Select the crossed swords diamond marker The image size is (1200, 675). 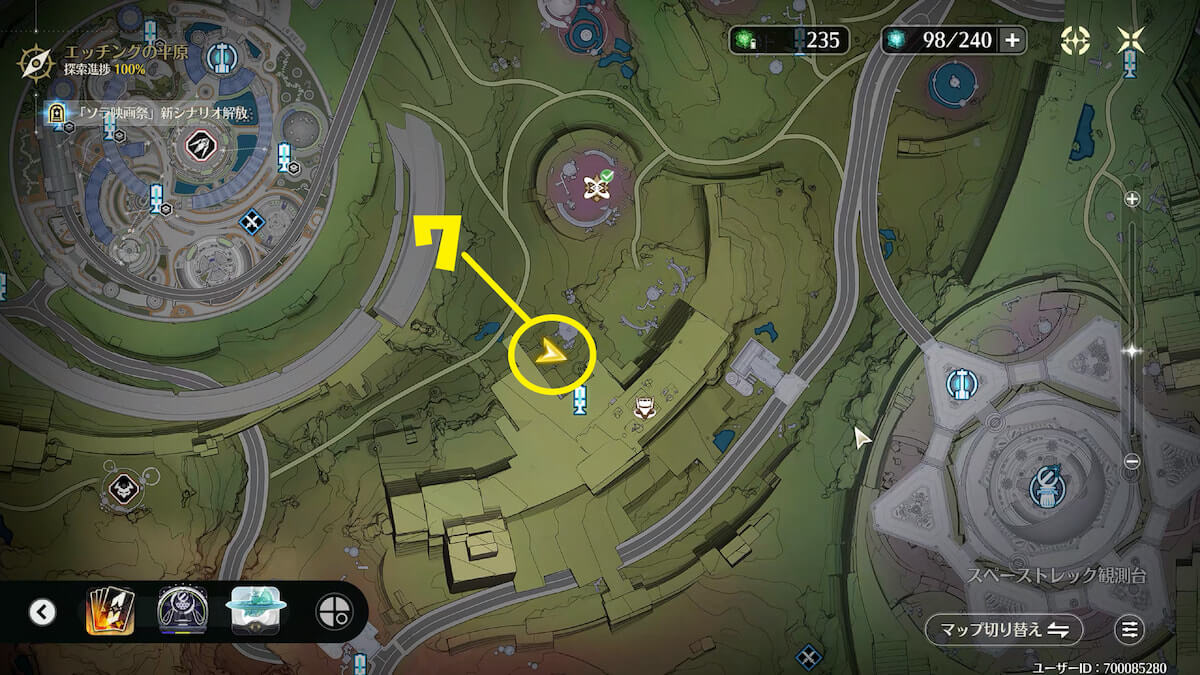coord(252,221)
